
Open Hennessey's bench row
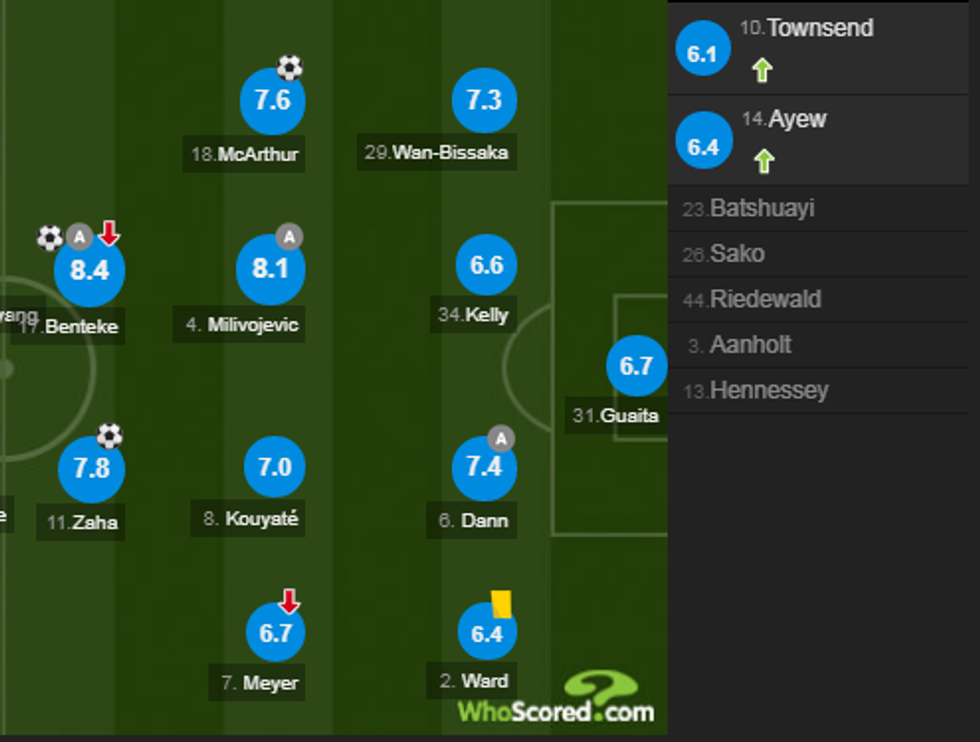[768, 390]
